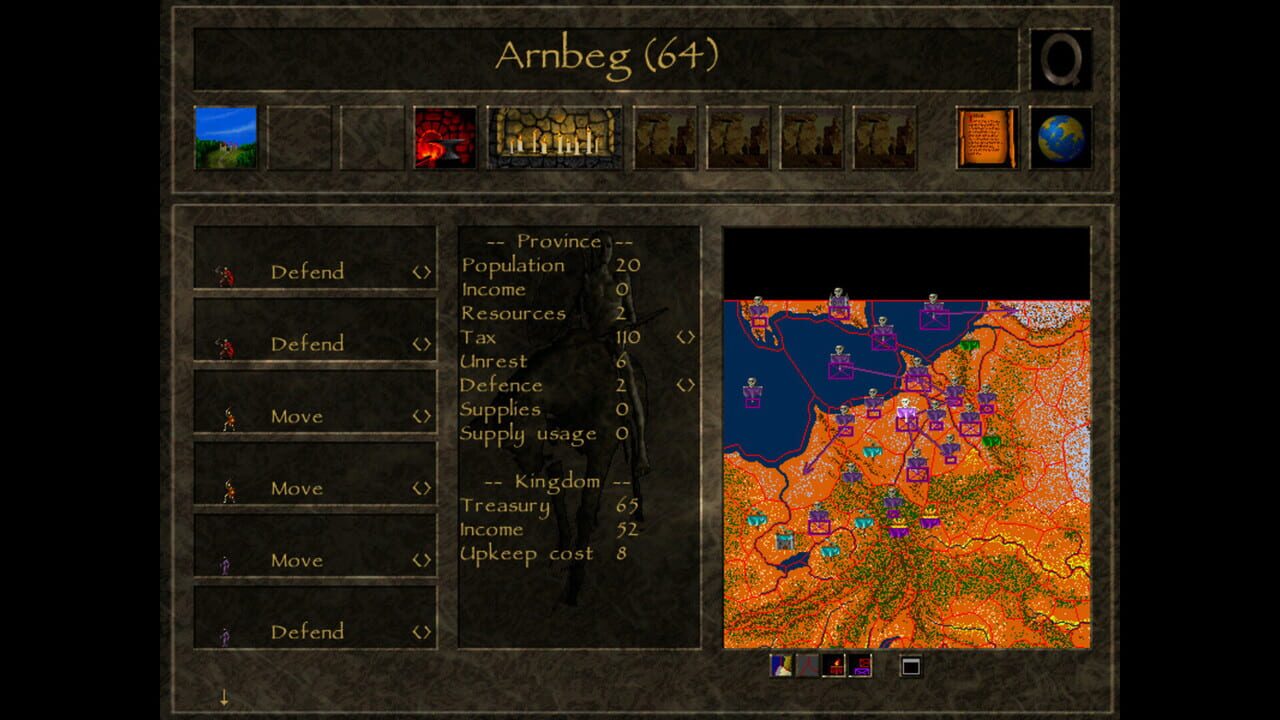1280x720 pixels.
Task: Change the Tax value using its selector
Action: point(686,338)
